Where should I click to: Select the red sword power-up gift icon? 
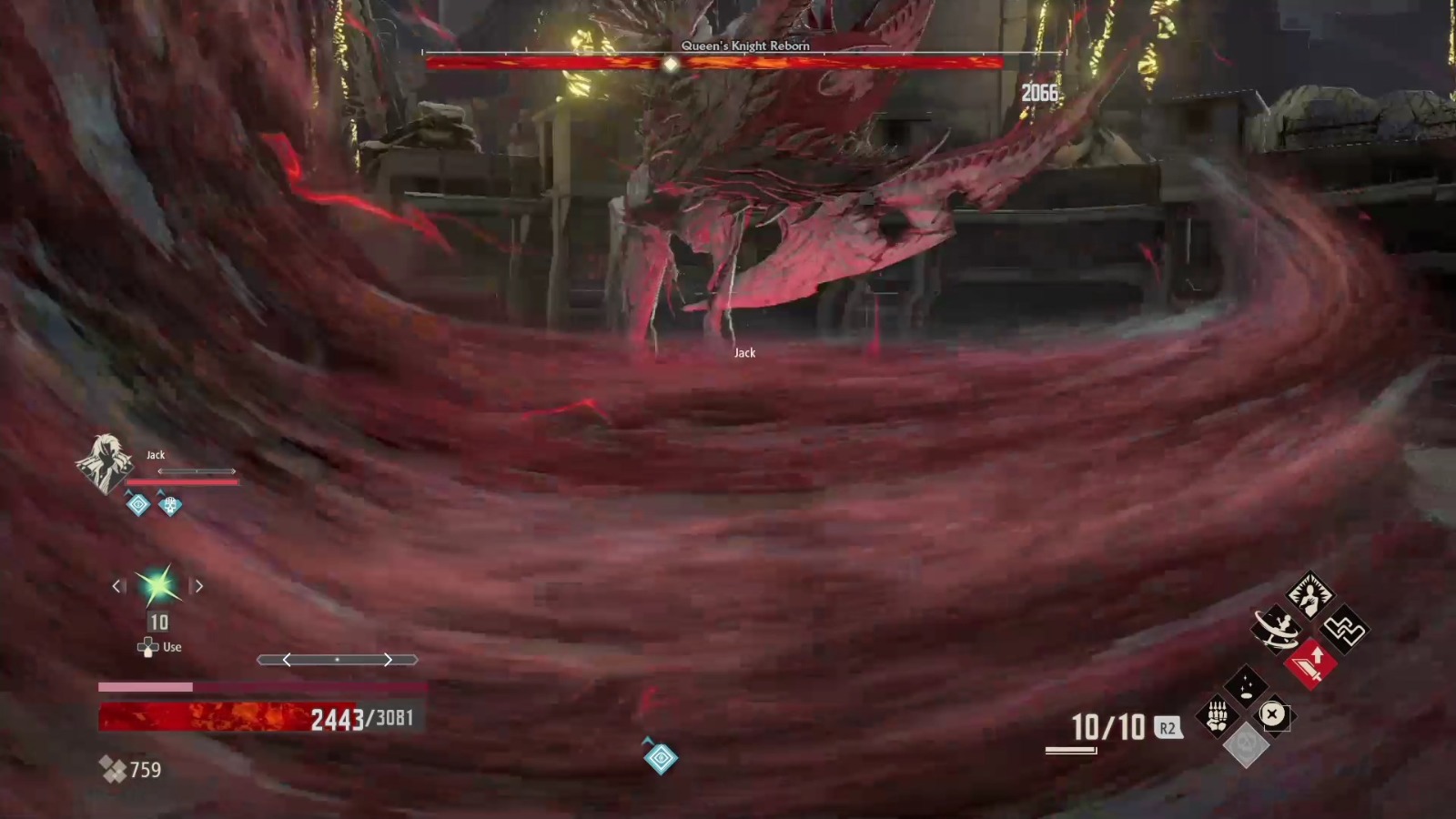1312,662
